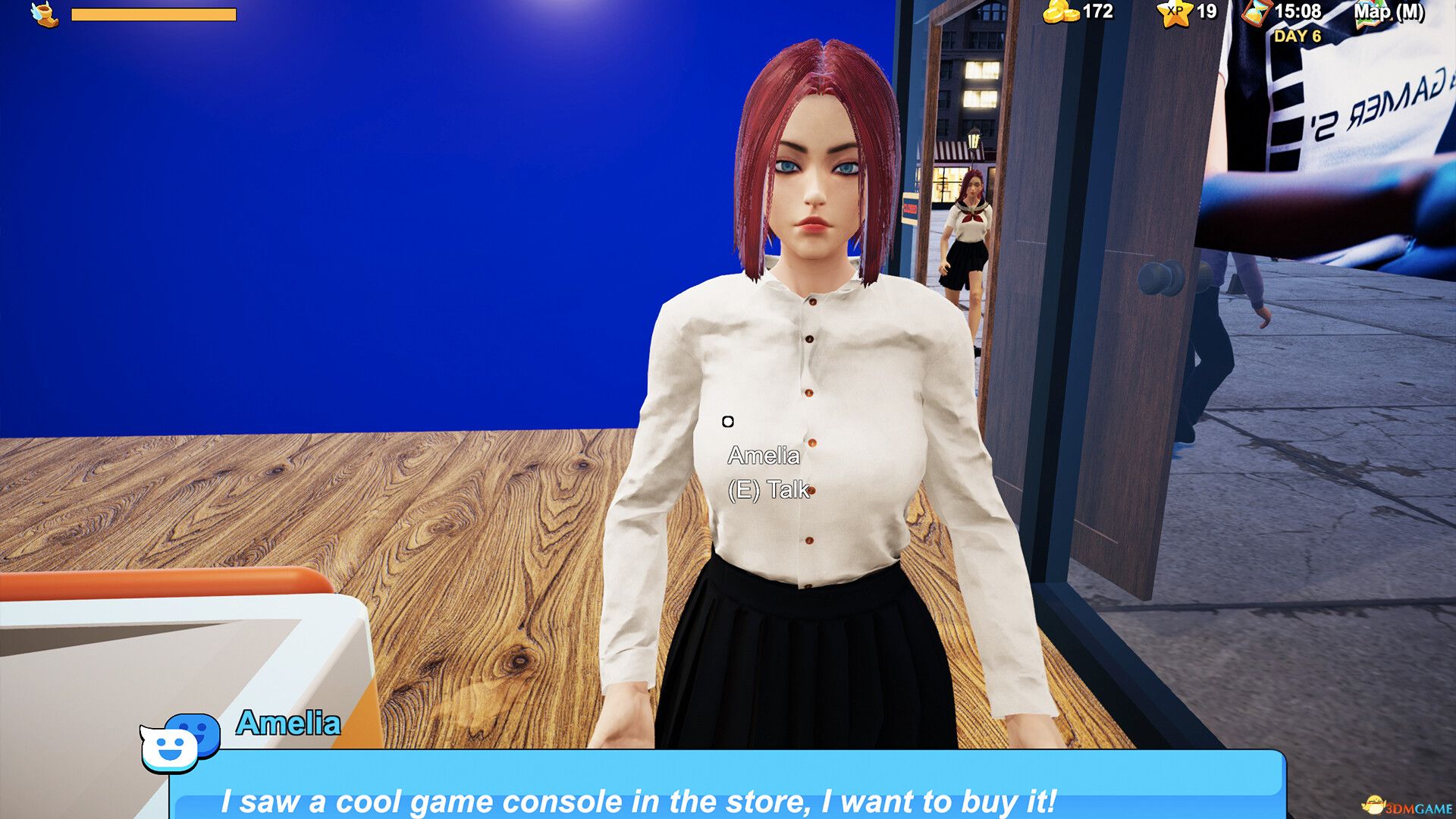Click the crosshair dot on Amelia's shirt

click(x=729, y=420)
